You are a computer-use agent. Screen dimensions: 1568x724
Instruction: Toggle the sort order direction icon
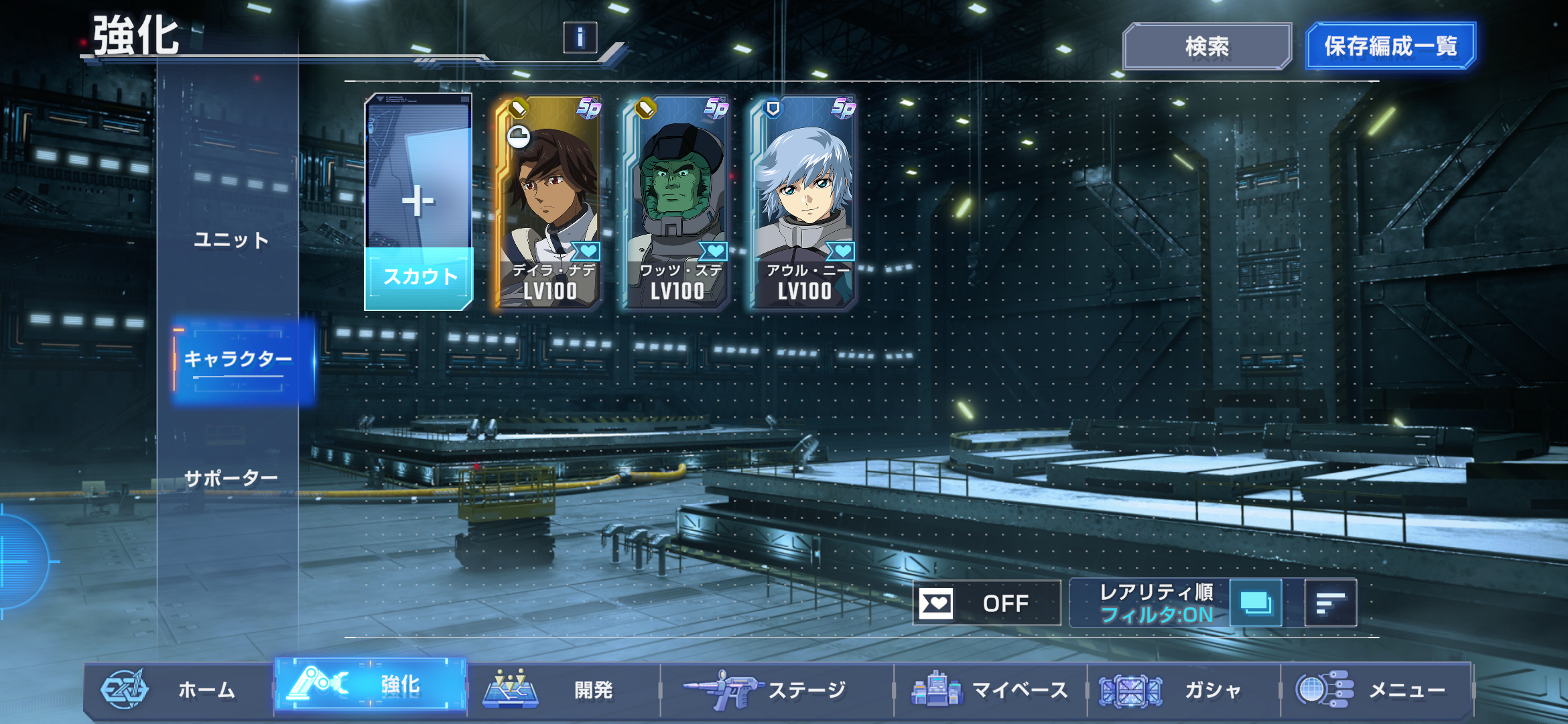tap(1330, 603)
